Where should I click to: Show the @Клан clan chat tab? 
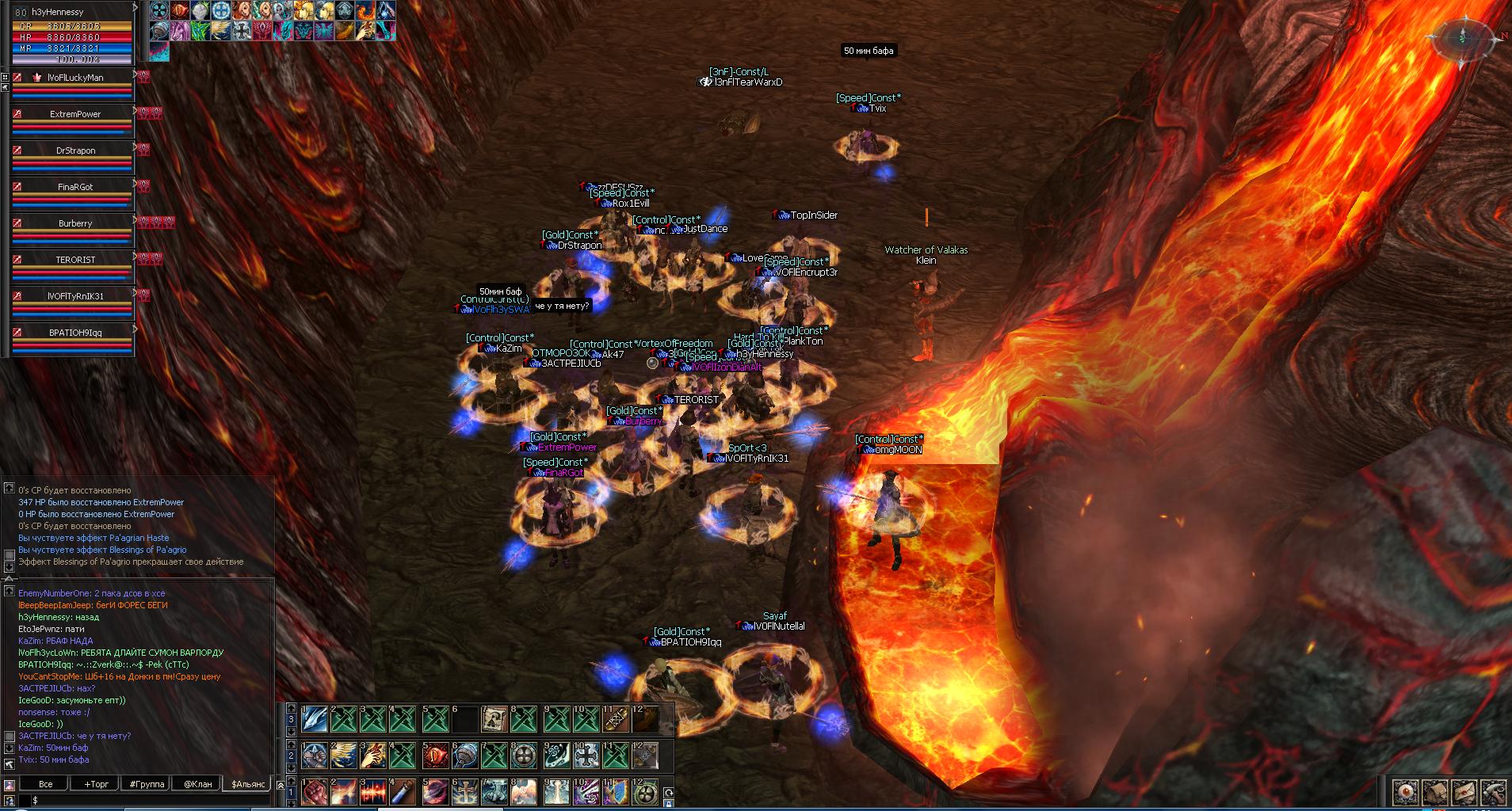point(198,784)
